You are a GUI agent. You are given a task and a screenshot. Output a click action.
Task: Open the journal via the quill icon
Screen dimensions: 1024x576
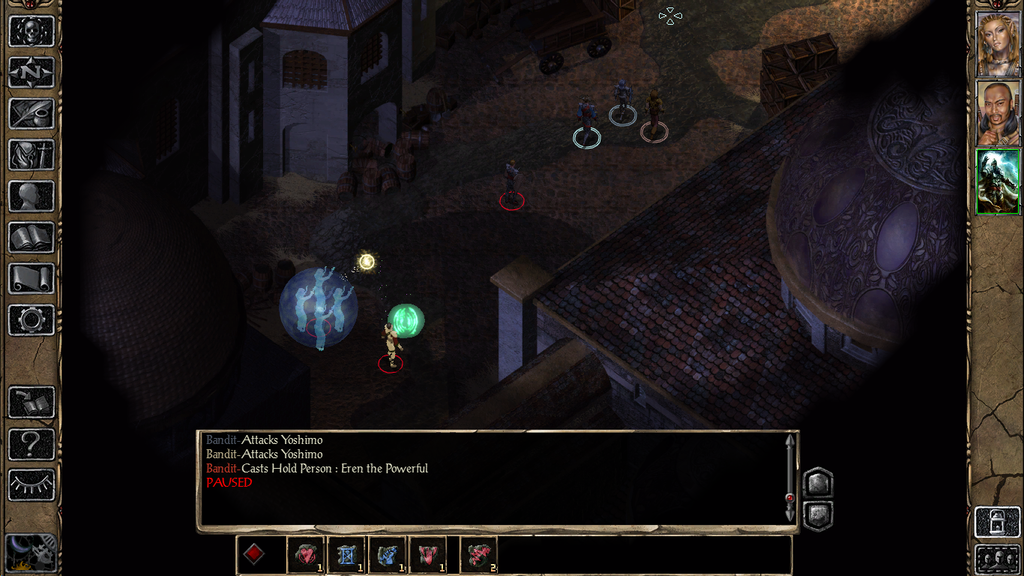click(31, 113)
